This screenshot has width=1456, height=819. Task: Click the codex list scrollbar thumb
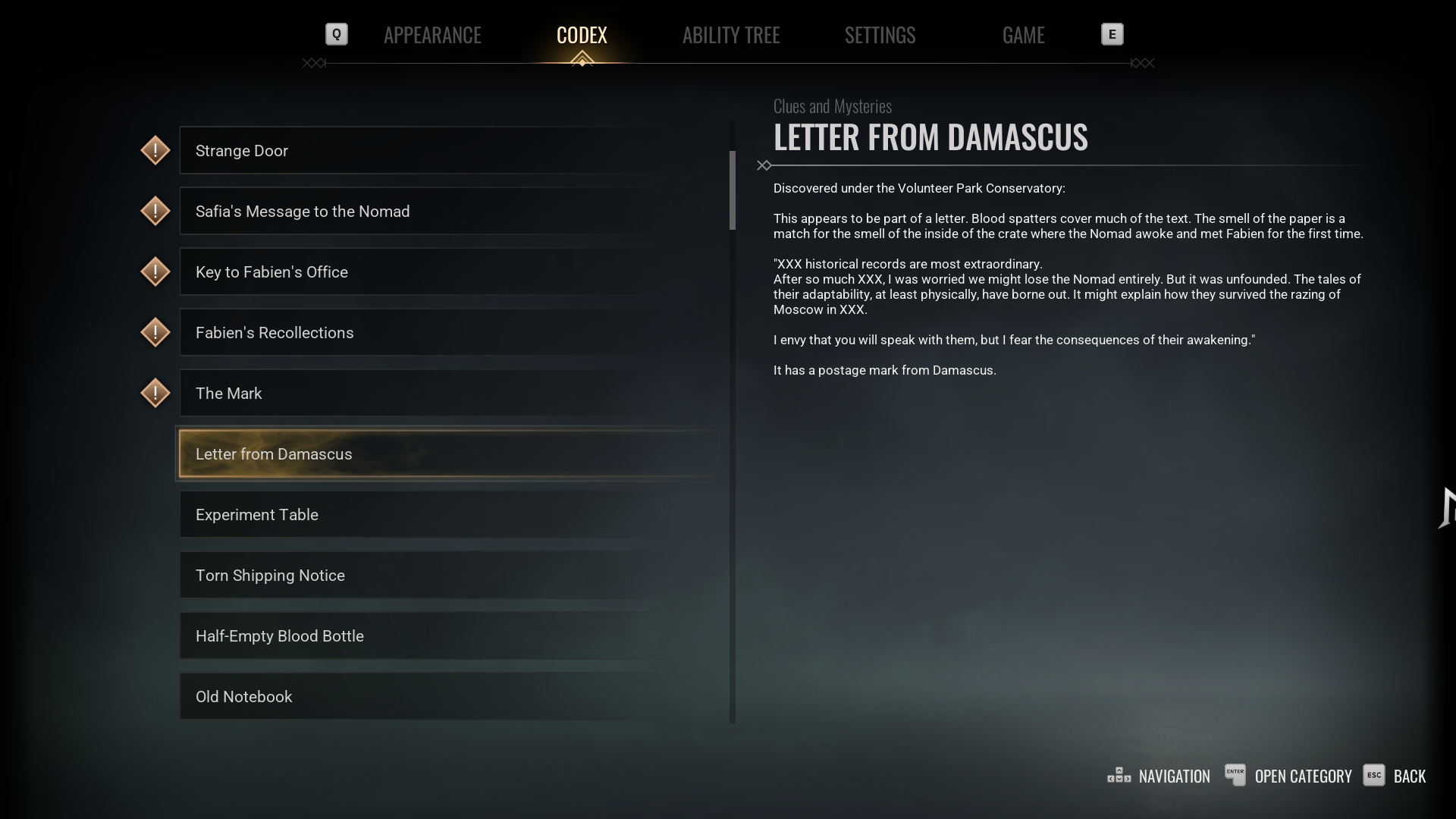tap(733, 190)
